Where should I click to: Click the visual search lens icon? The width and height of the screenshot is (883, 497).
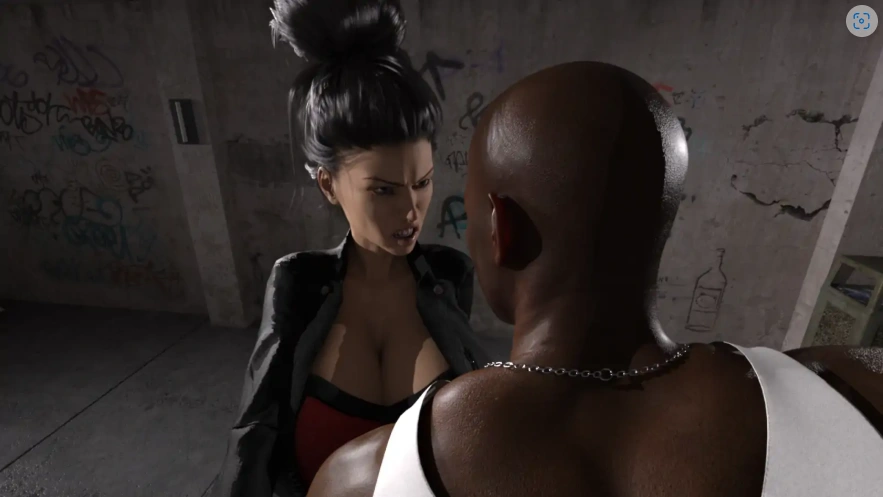[860, 21]
